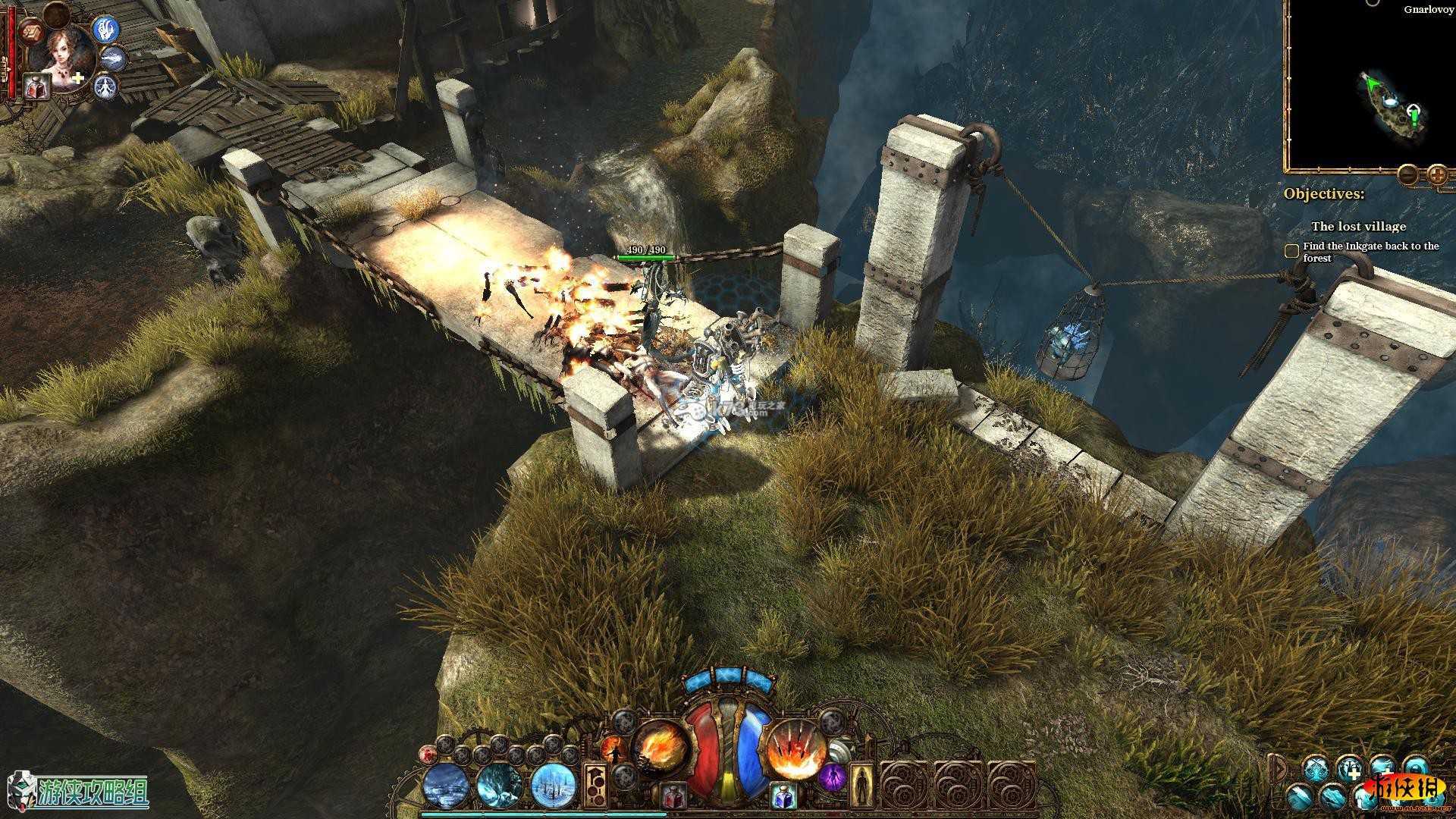Select the fiery explosion right-click skill
This screenshot has height=819, width=1456.
(794, 749)
